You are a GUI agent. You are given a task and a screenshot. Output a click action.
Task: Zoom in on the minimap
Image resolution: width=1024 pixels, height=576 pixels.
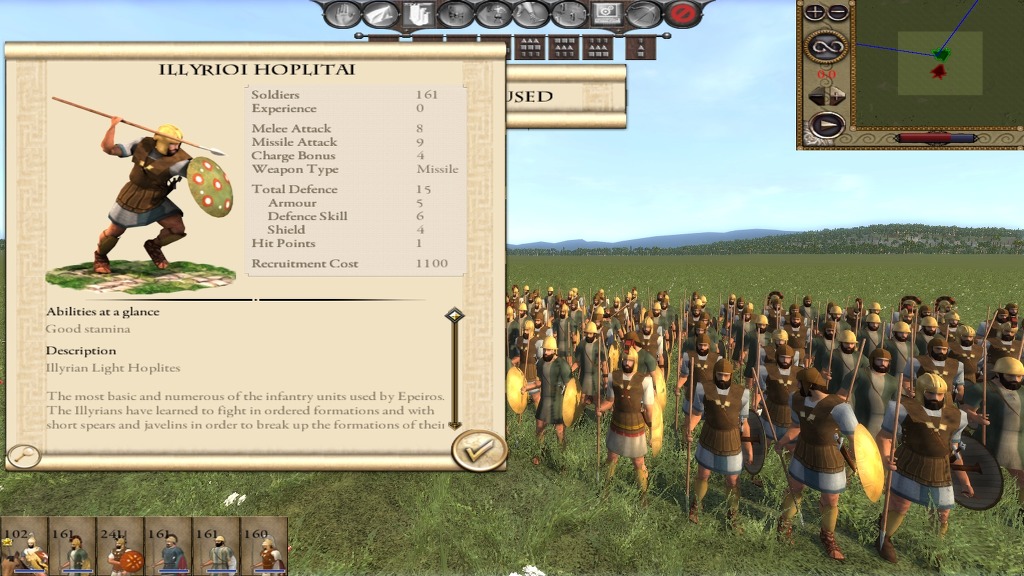[815, 13]
